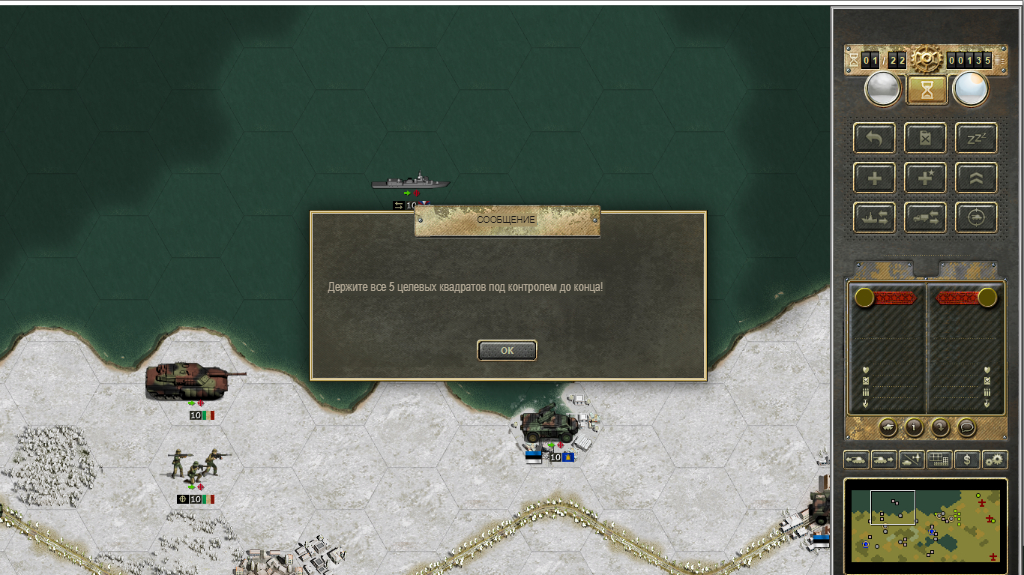The width and height of the screenshot is (1024, 575).
Task: Upgrade the unit with the double chevron button
Action: [x=976, y=178]
